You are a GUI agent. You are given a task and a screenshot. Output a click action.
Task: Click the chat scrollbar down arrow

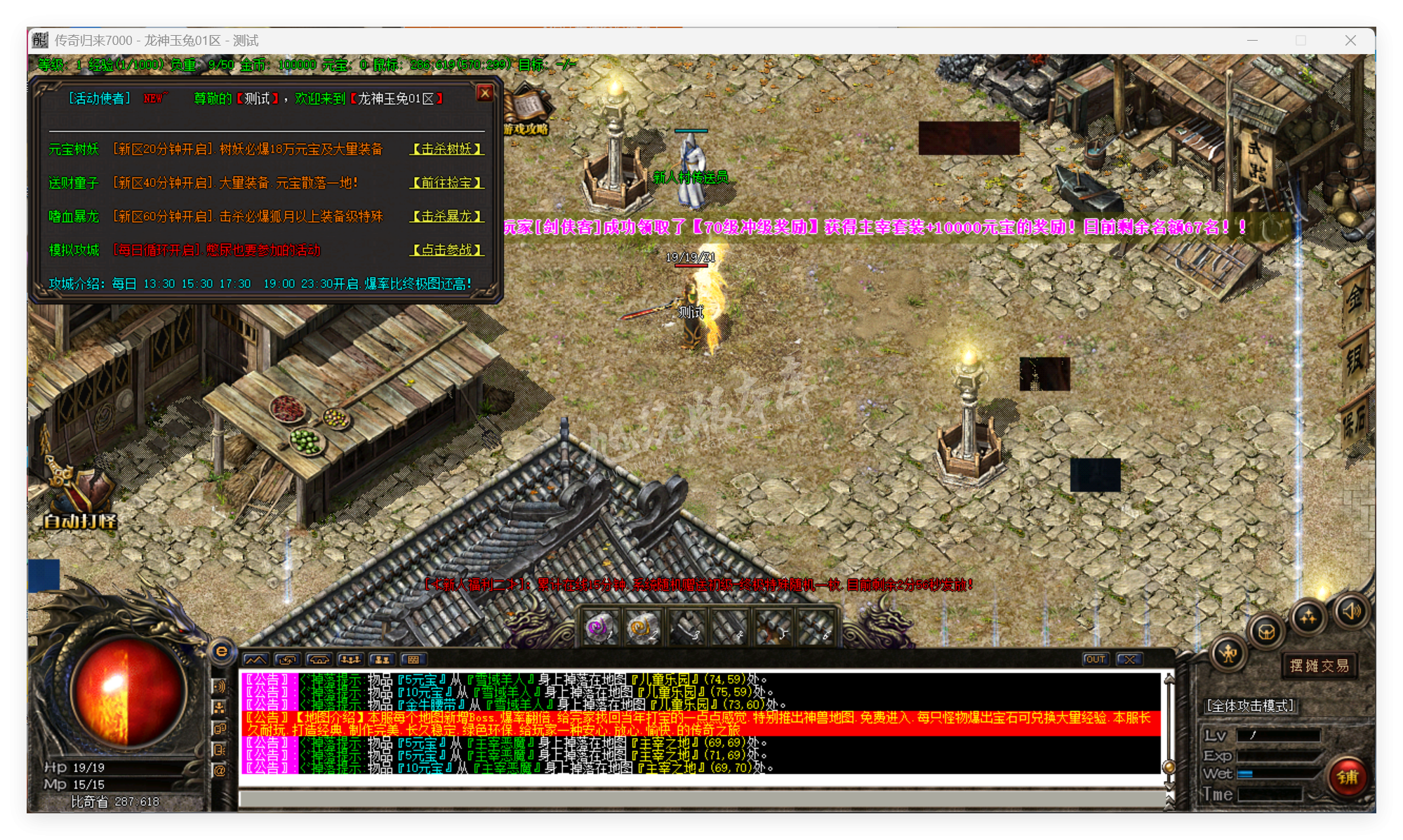pos(1169,784)
